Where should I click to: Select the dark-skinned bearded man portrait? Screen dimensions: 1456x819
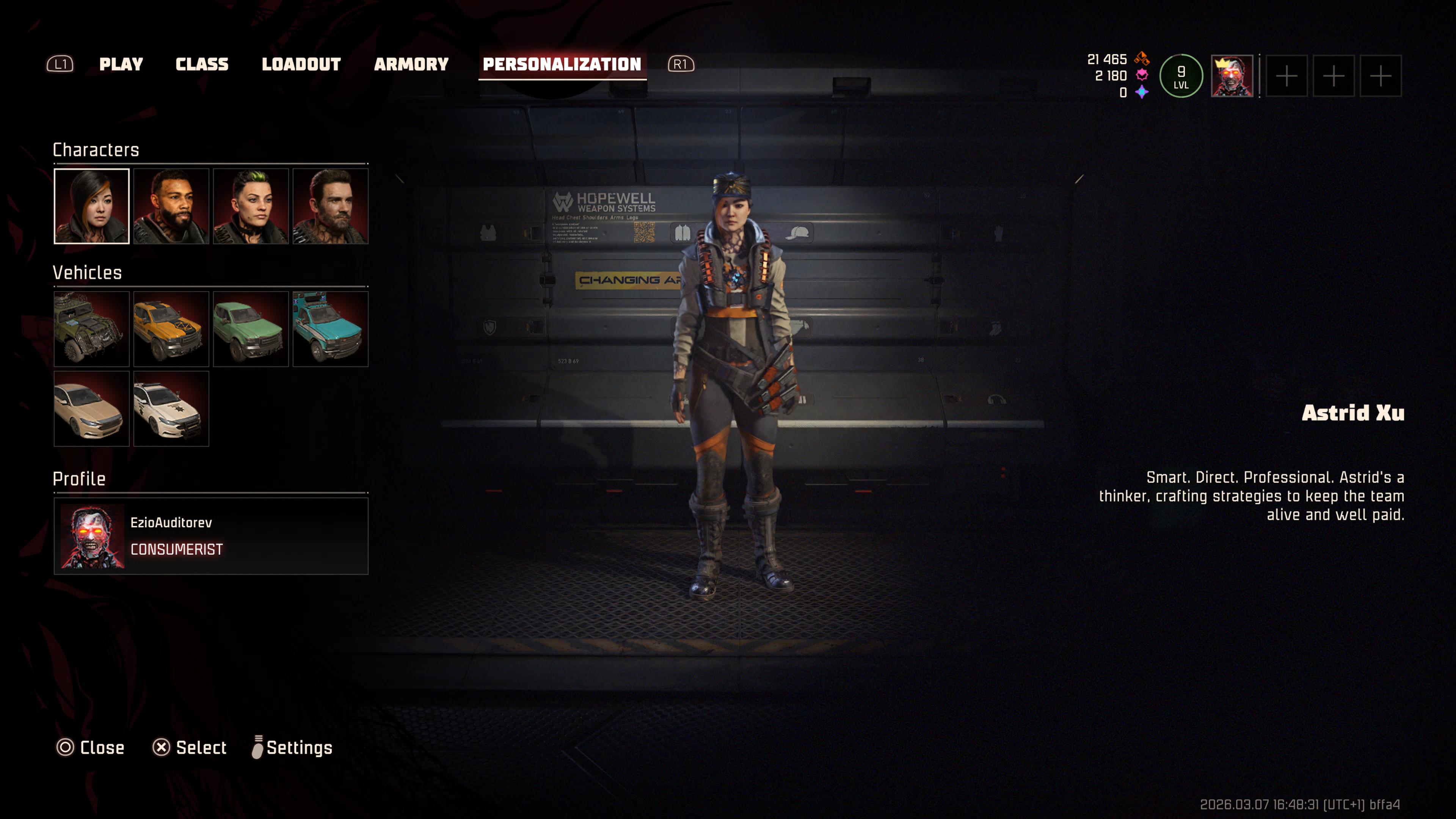(x=171, y=206)
